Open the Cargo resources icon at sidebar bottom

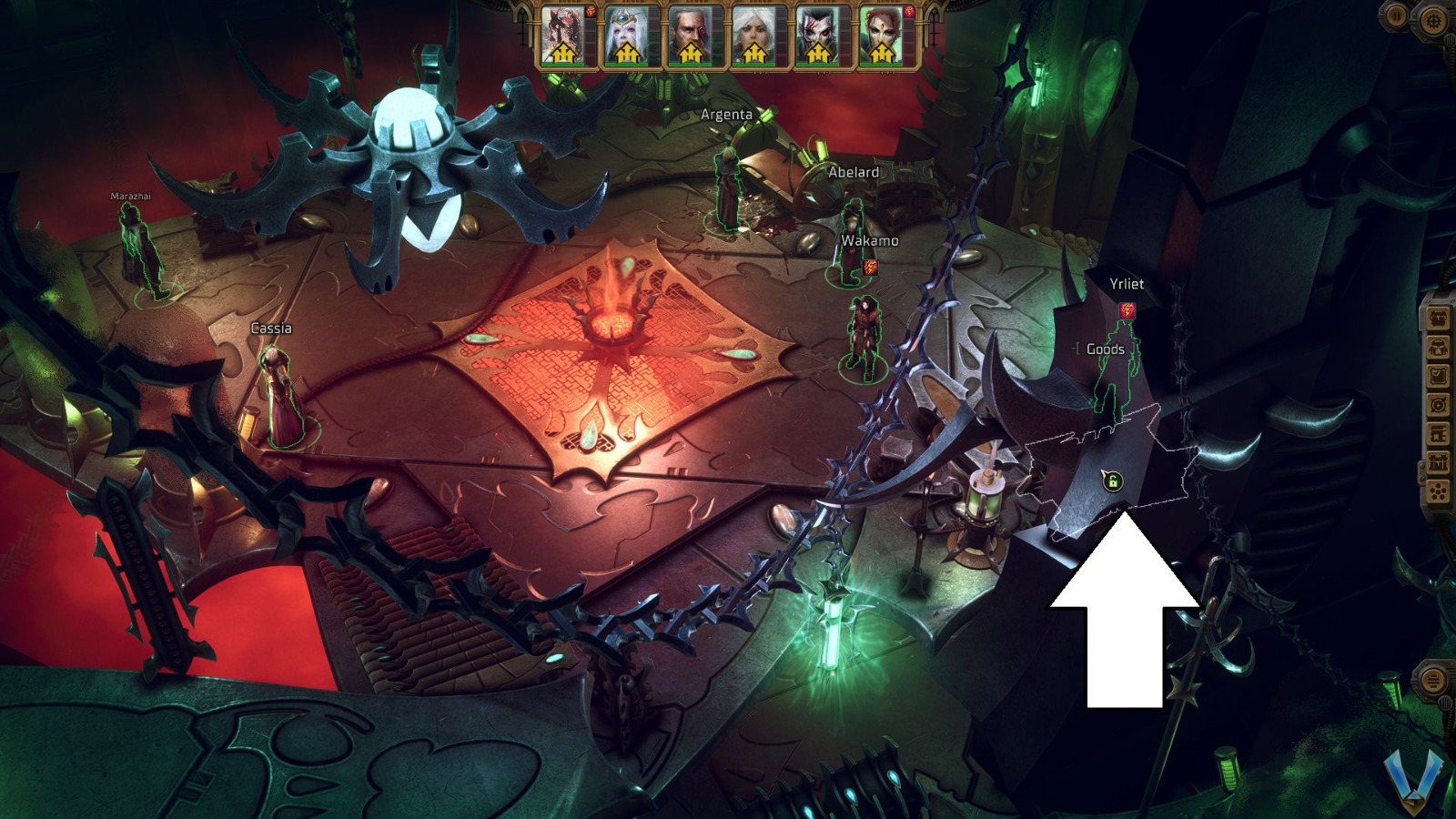click(1438, 490)
